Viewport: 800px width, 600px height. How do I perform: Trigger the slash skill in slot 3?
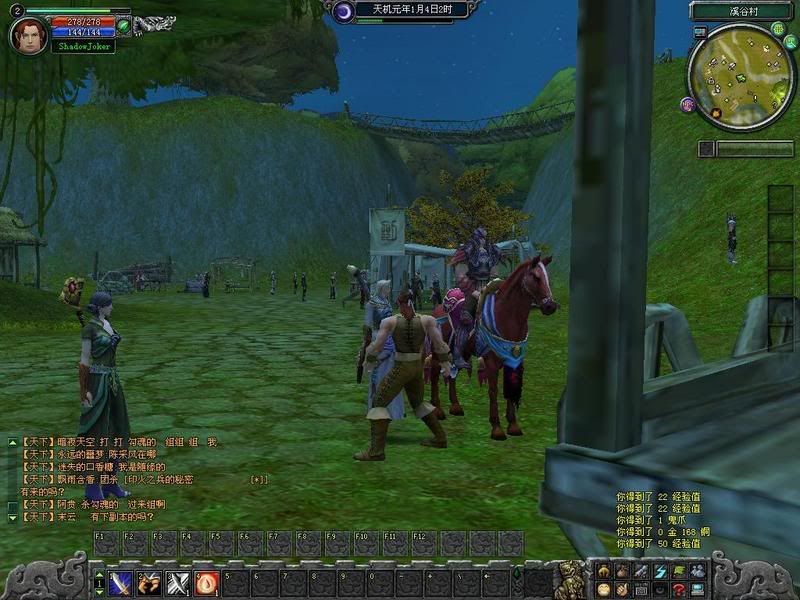coord(178,582)
